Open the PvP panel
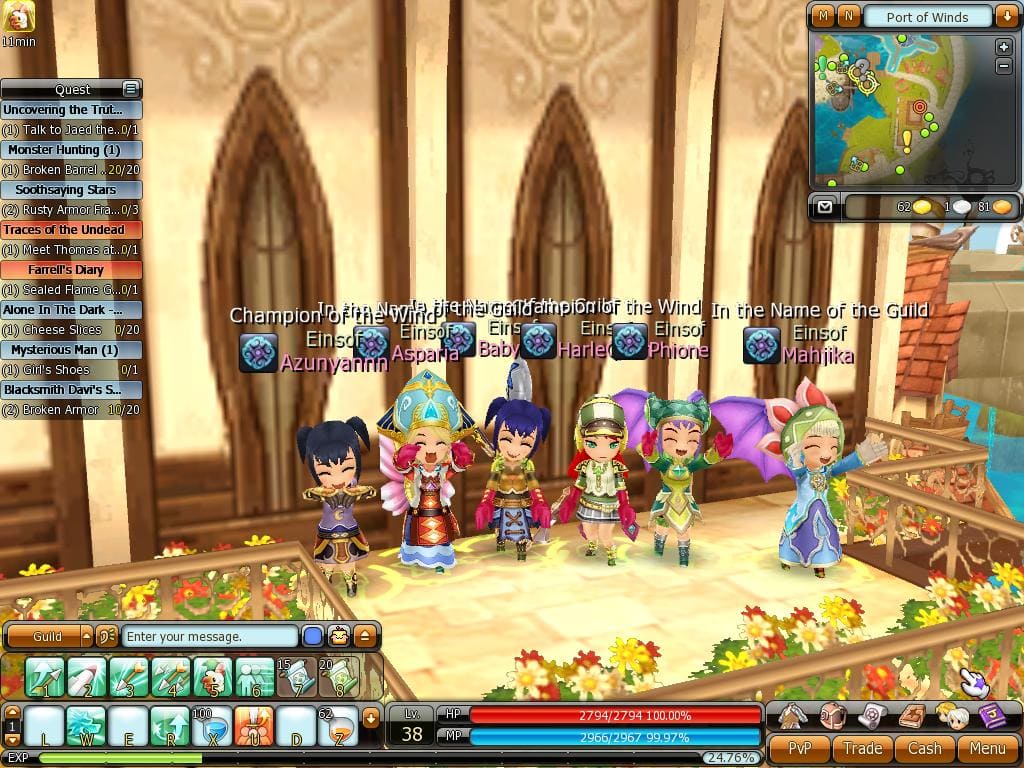Screen dimensions: 1024x768 799,748
